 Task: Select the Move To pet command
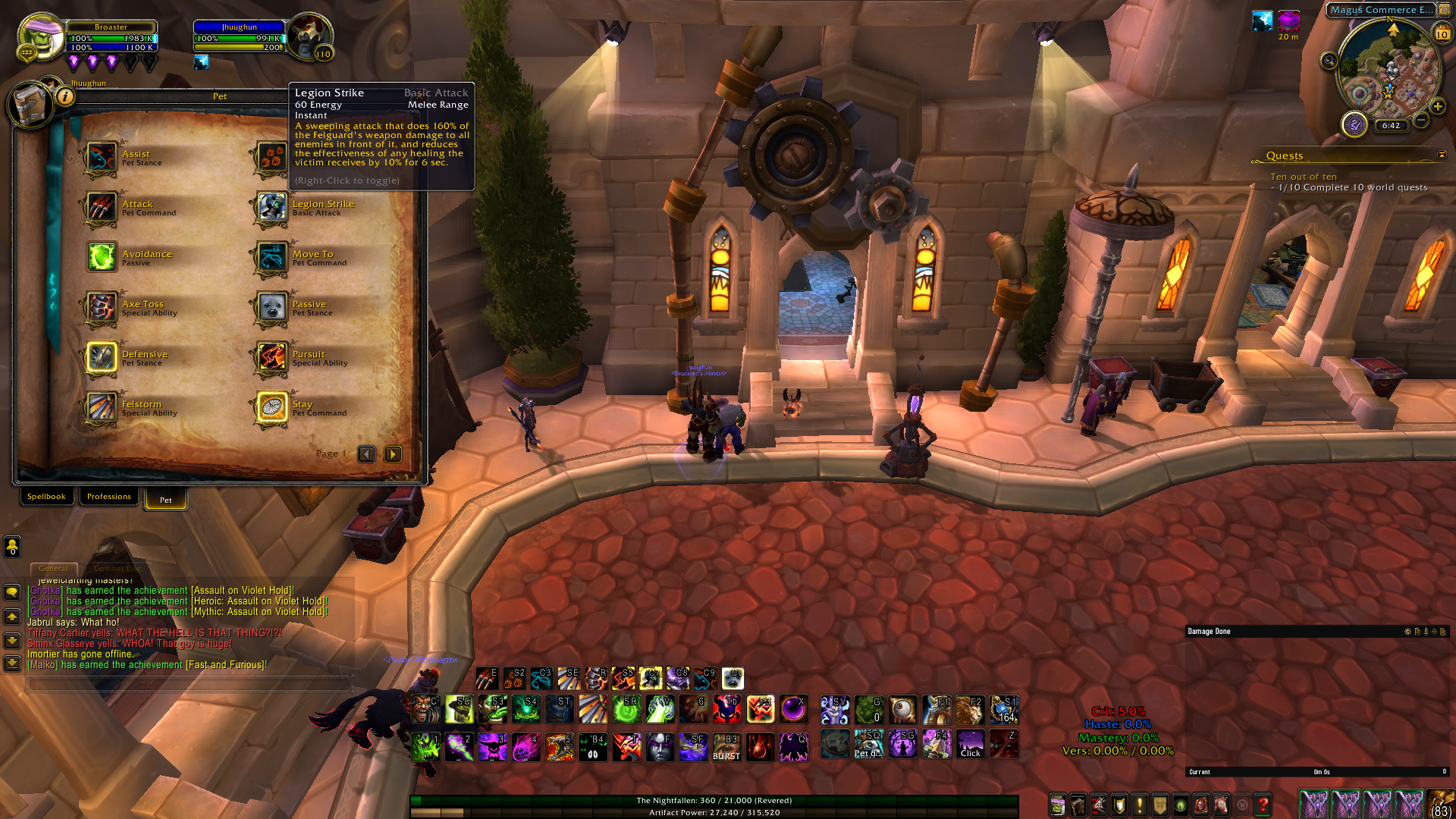pos(271,258)
